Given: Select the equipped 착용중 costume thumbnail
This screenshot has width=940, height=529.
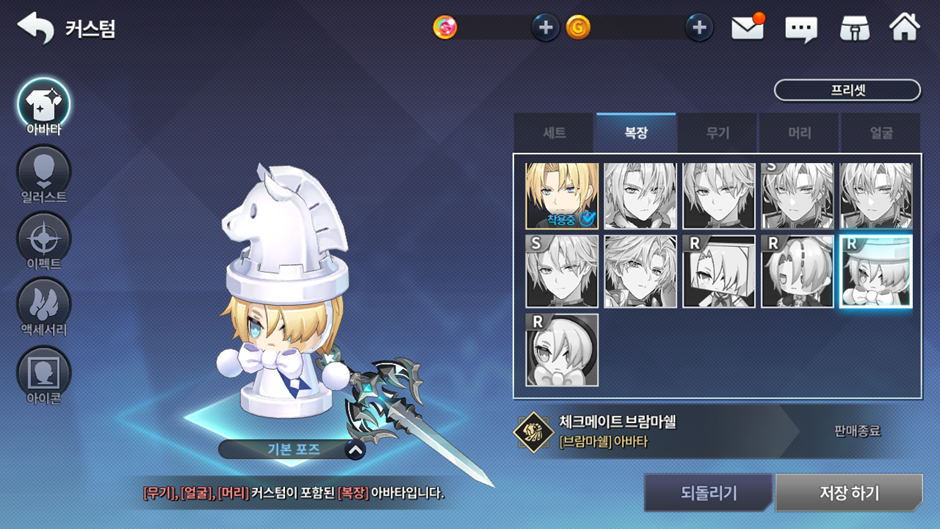Looking at the screenshot, I should click(x=562, y=196).
